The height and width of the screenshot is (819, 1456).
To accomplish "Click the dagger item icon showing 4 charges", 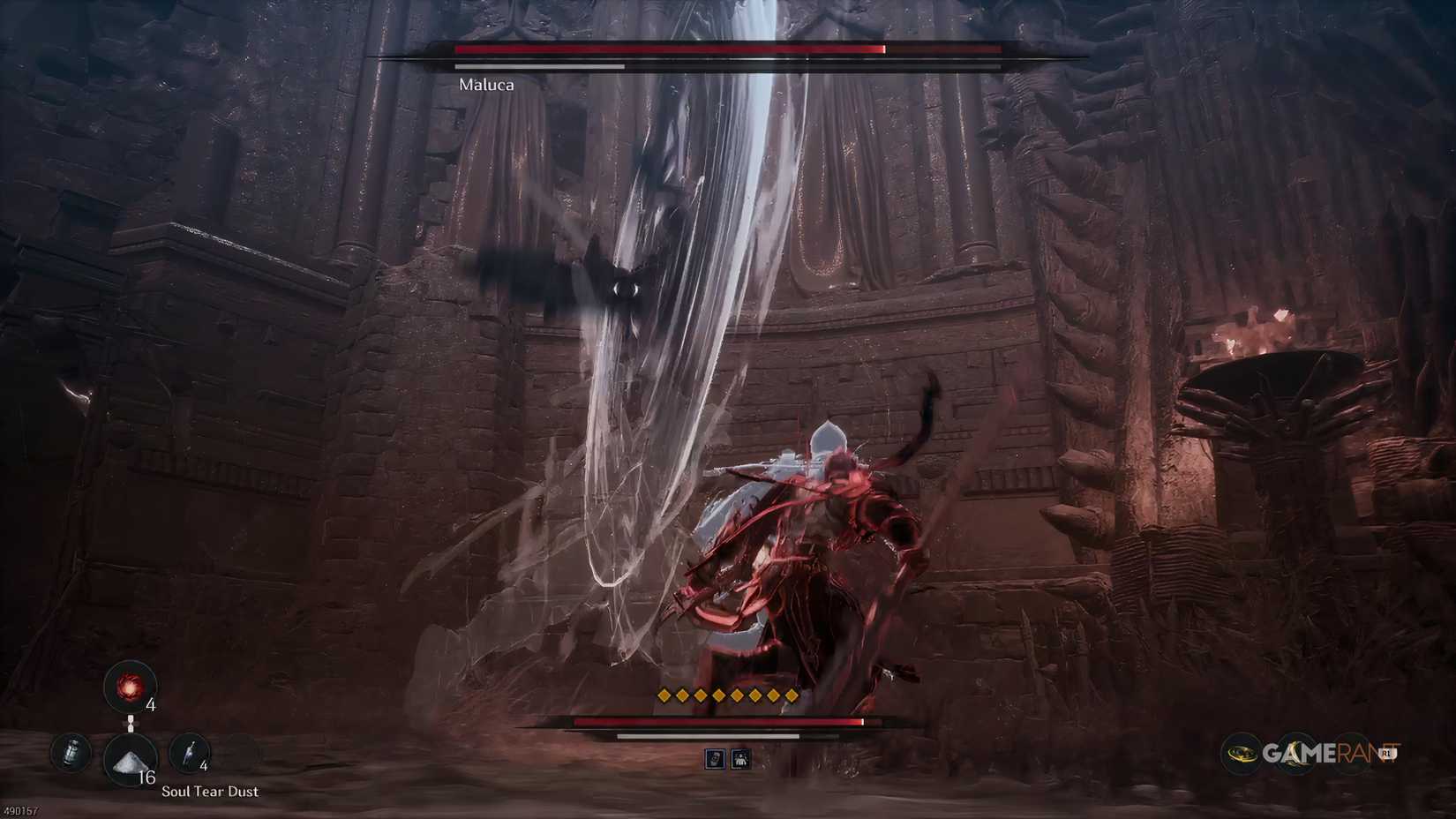I will [190, 753].
